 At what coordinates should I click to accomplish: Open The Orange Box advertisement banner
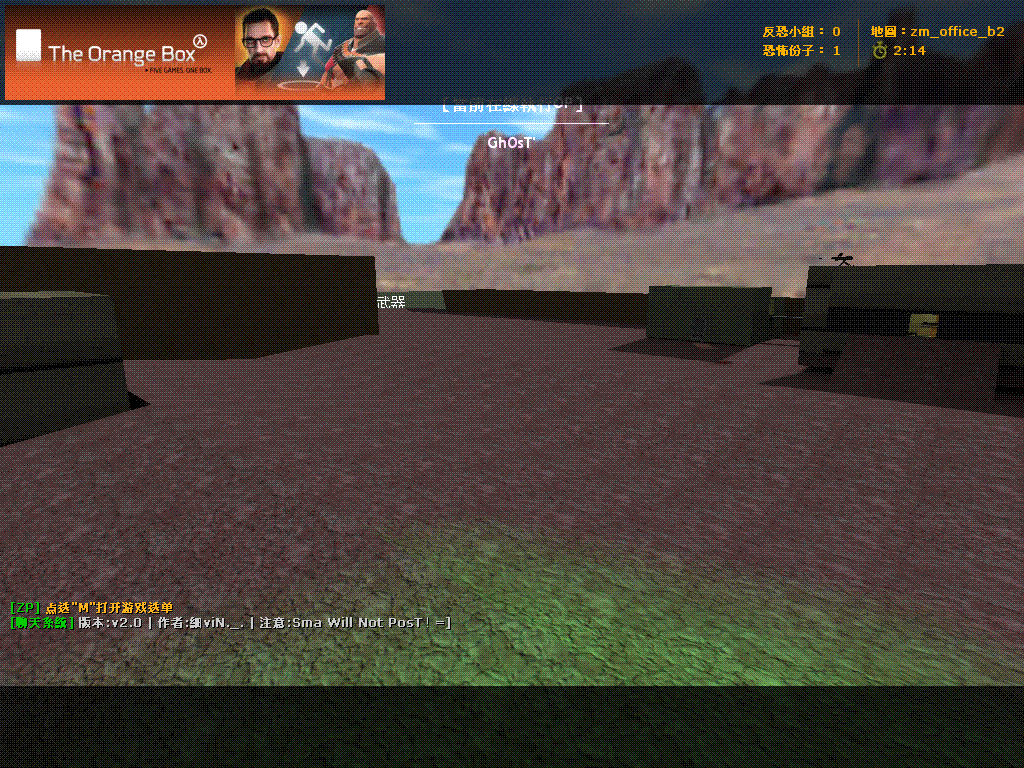[195, 53]
